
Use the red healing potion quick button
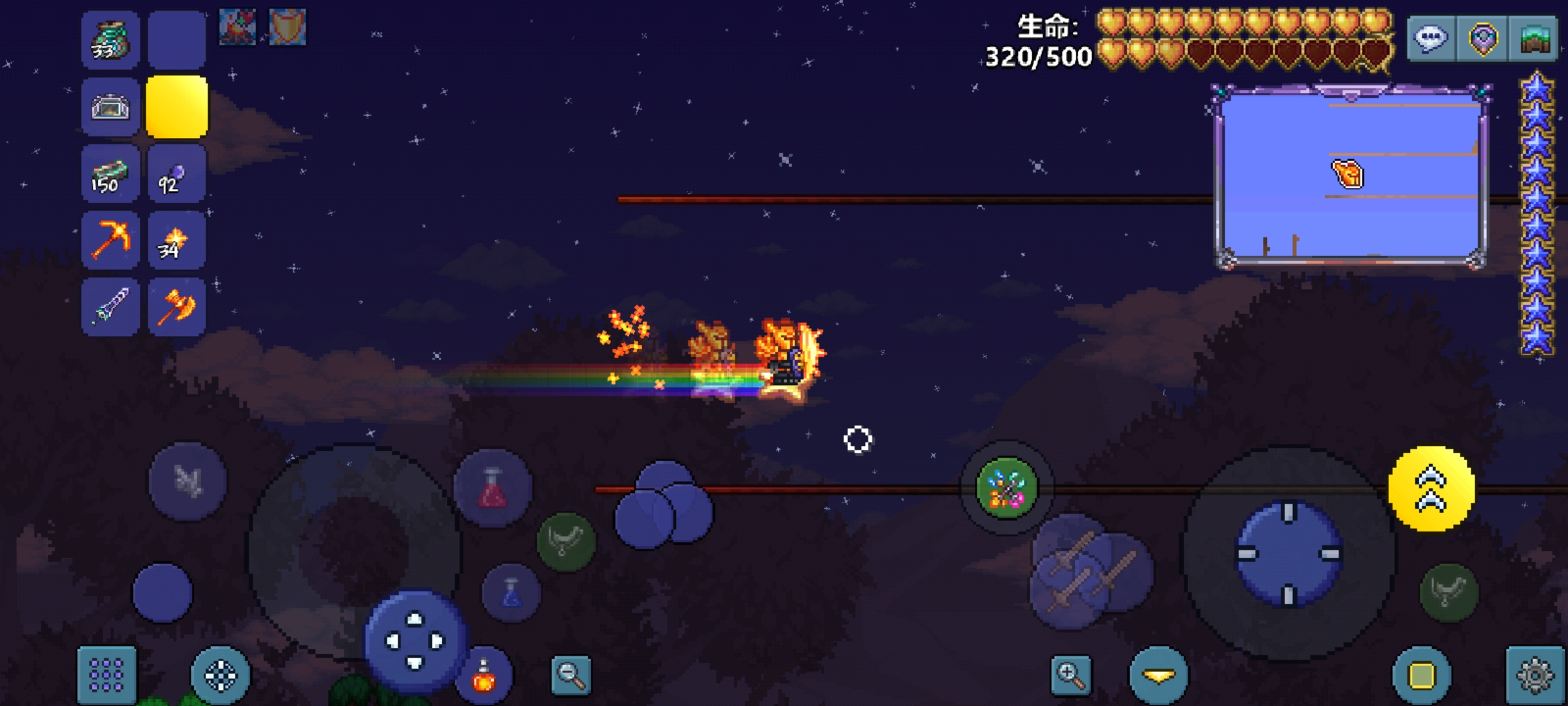click(x=493, y=489)
